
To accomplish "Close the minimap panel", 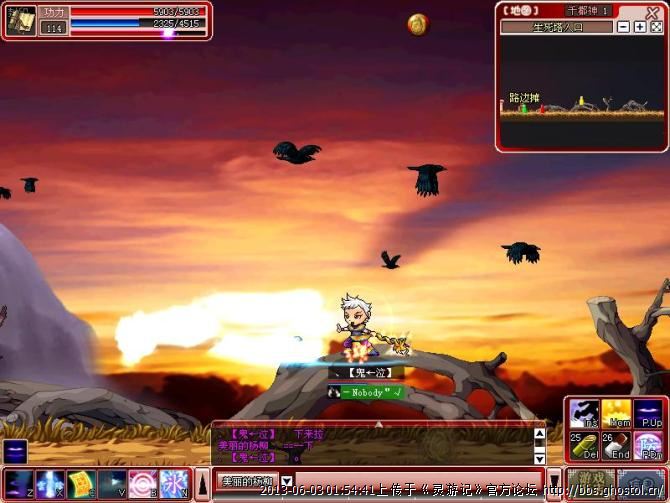I will [653, 12].
